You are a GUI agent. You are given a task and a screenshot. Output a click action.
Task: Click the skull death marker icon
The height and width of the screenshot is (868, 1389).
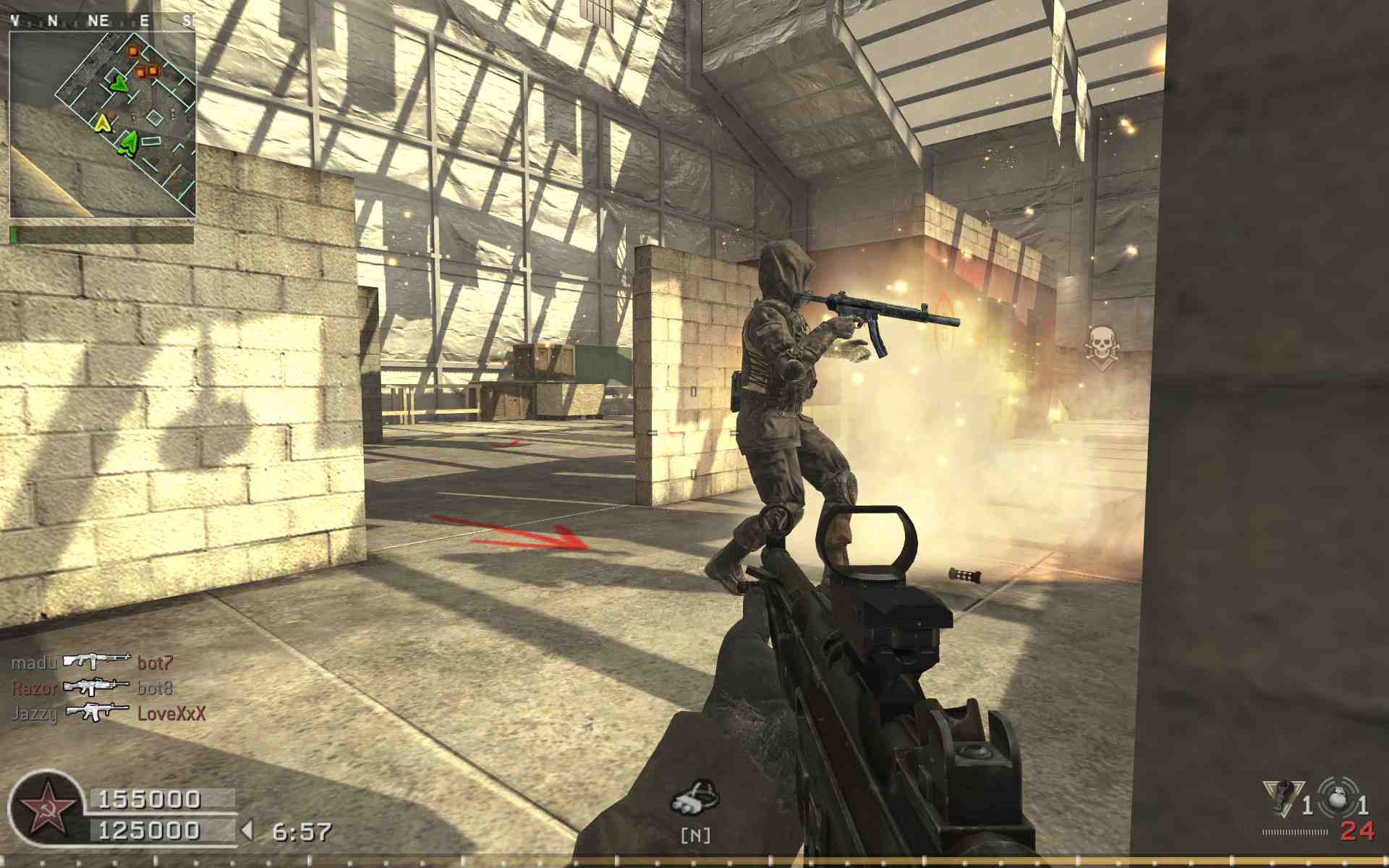(1101, 345)
